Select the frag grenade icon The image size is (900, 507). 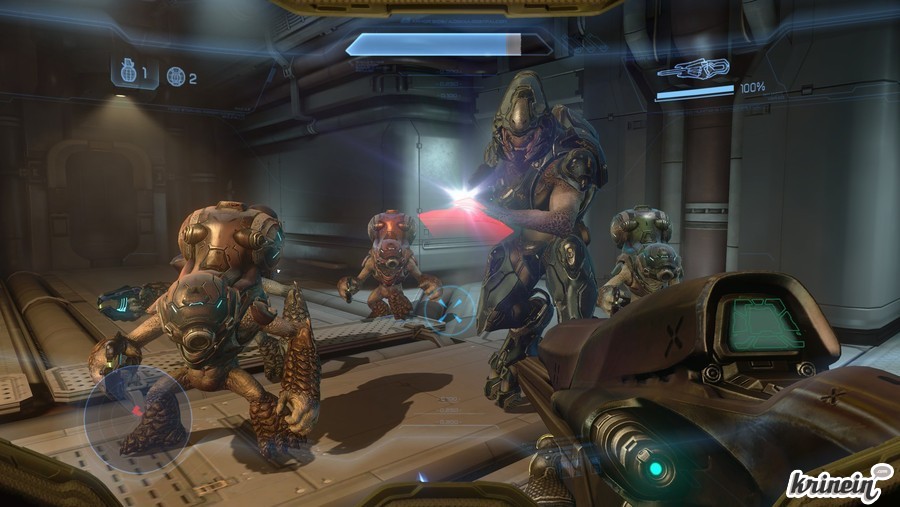pos(125,73)
